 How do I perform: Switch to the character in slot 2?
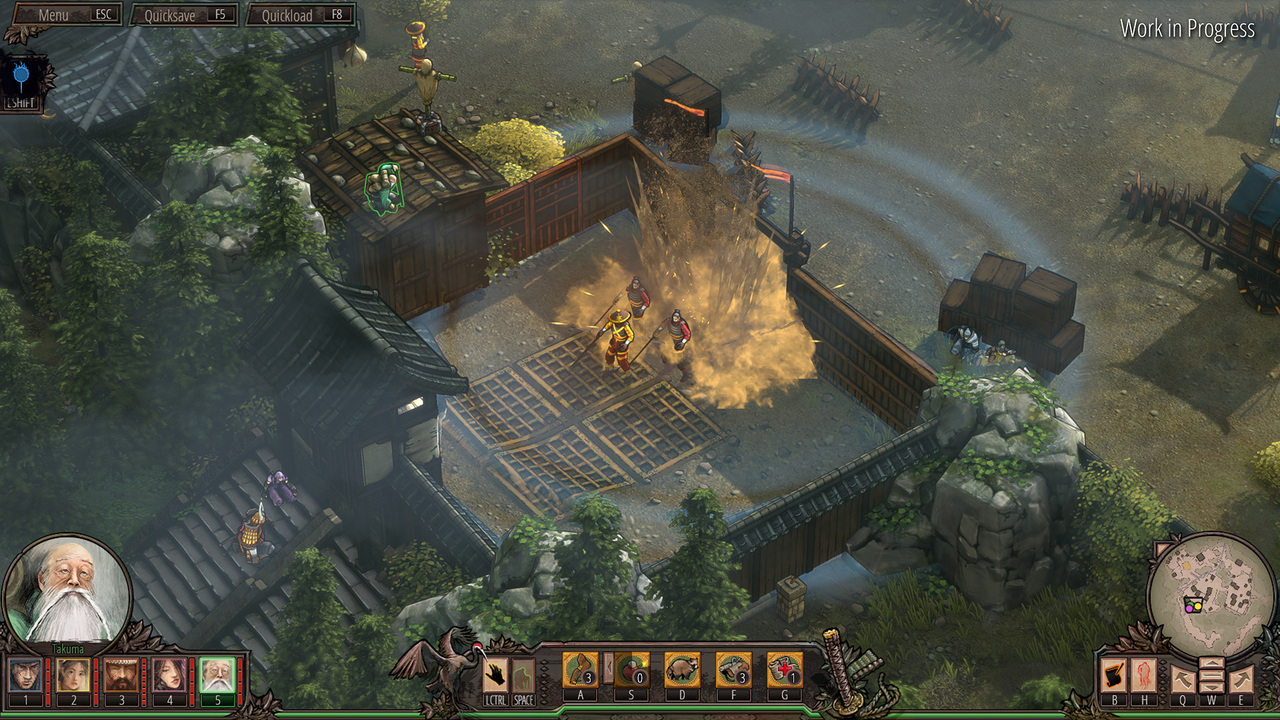pos(73,675)
